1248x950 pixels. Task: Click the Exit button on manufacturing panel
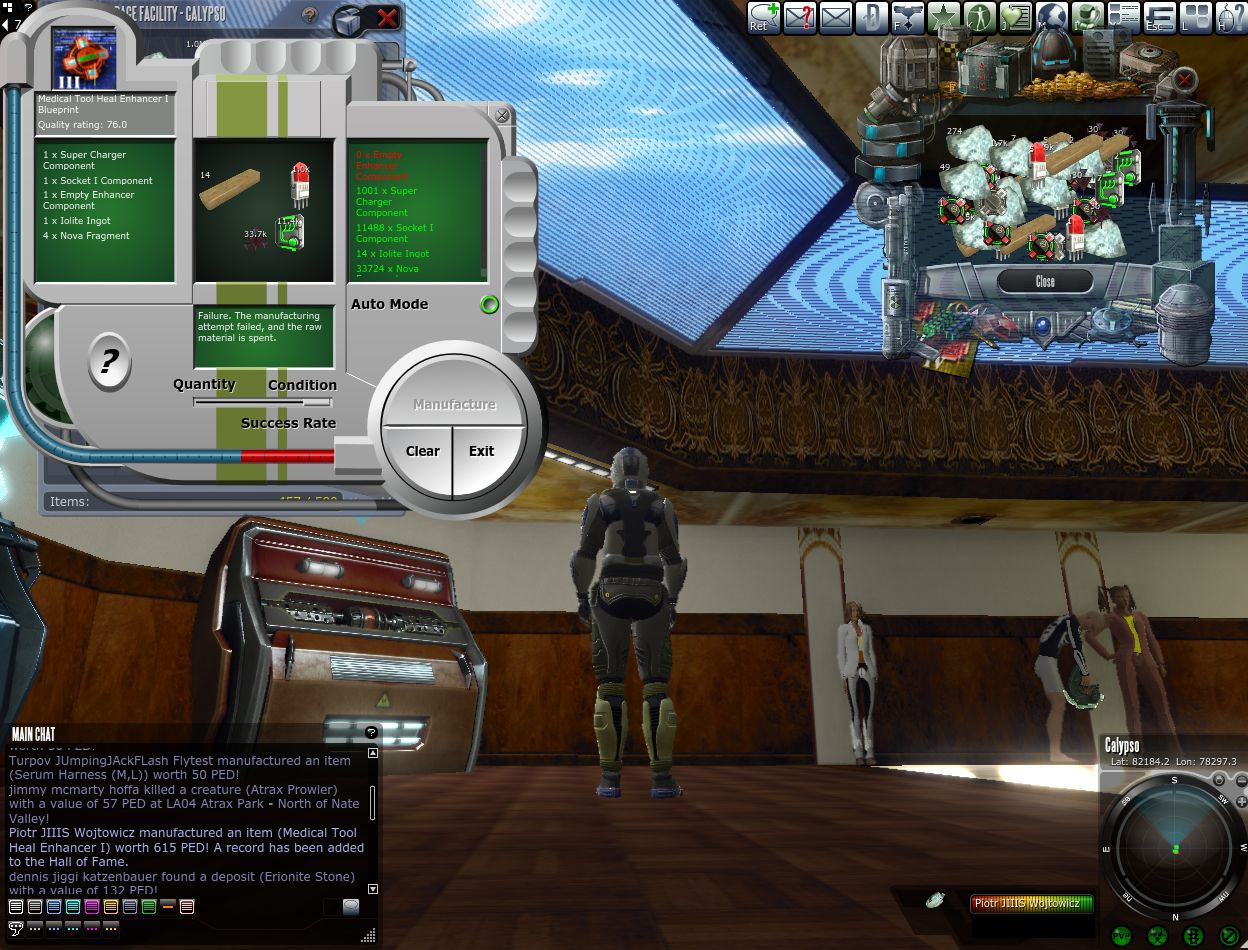pyautogui.click(x=482, y=451)
